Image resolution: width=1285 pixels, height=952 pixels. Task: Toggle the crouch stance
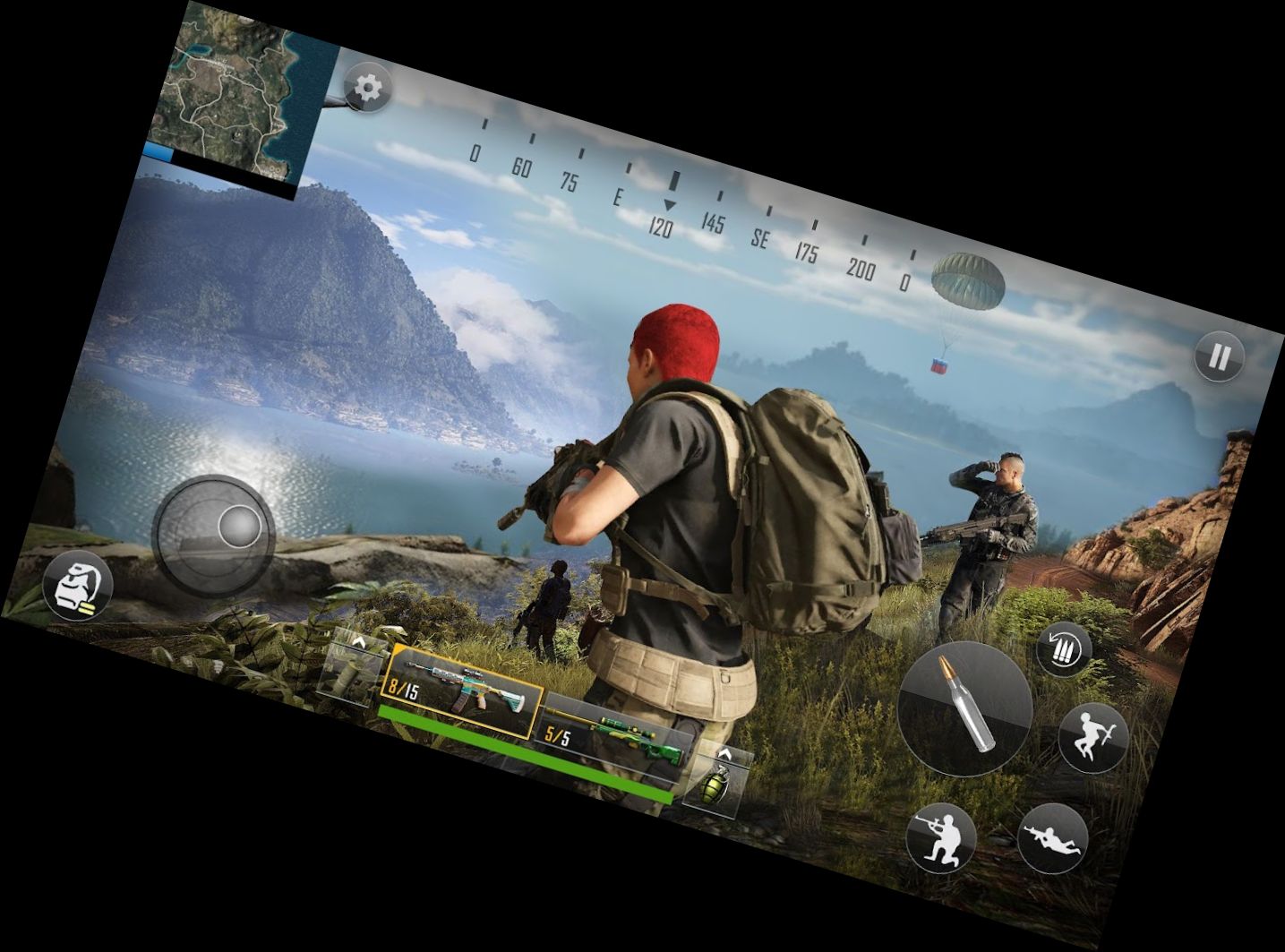[x=941, y=837]
